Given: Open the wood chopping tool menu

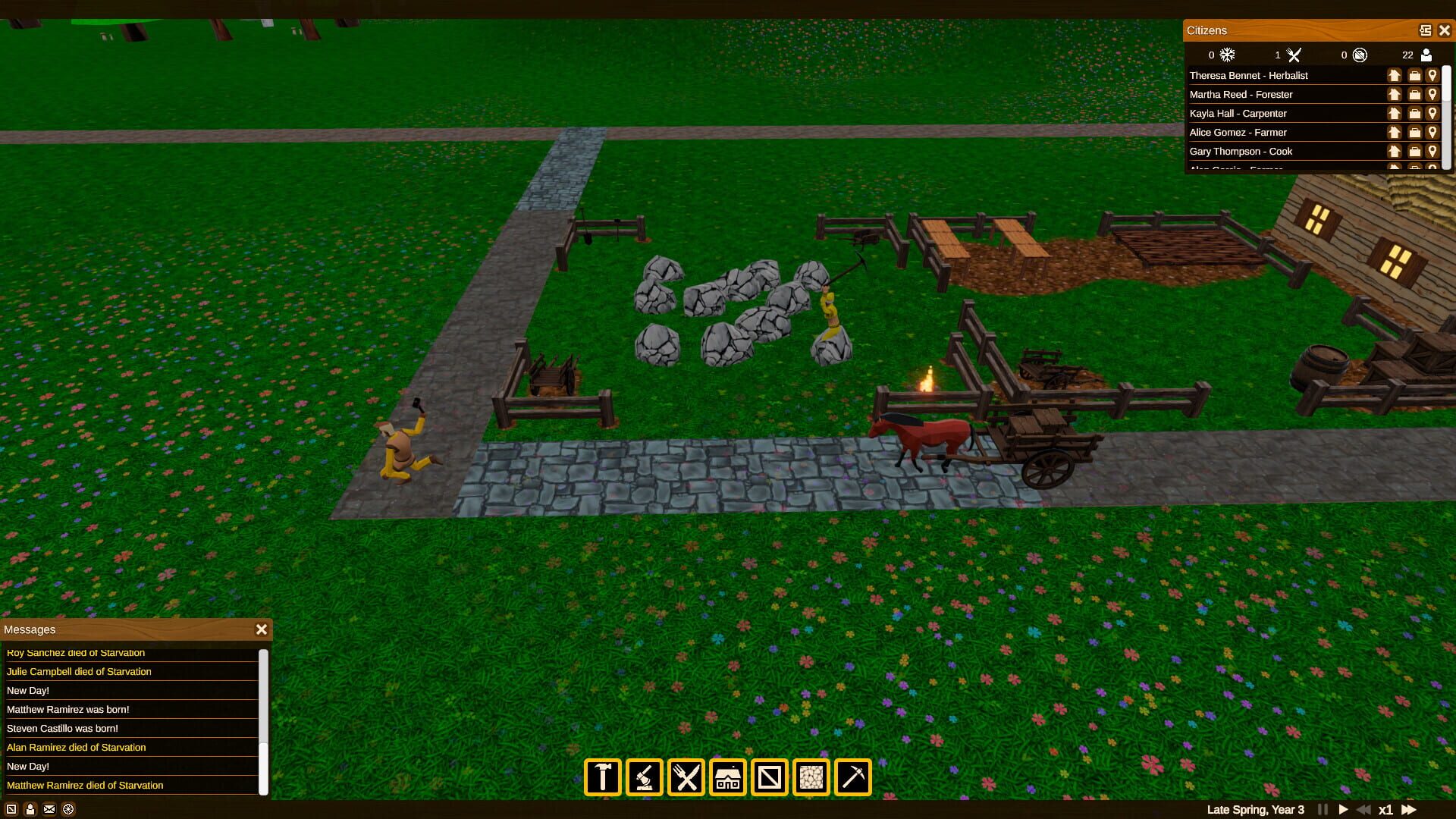Looking at the screenshot, I should pos(645,777).
